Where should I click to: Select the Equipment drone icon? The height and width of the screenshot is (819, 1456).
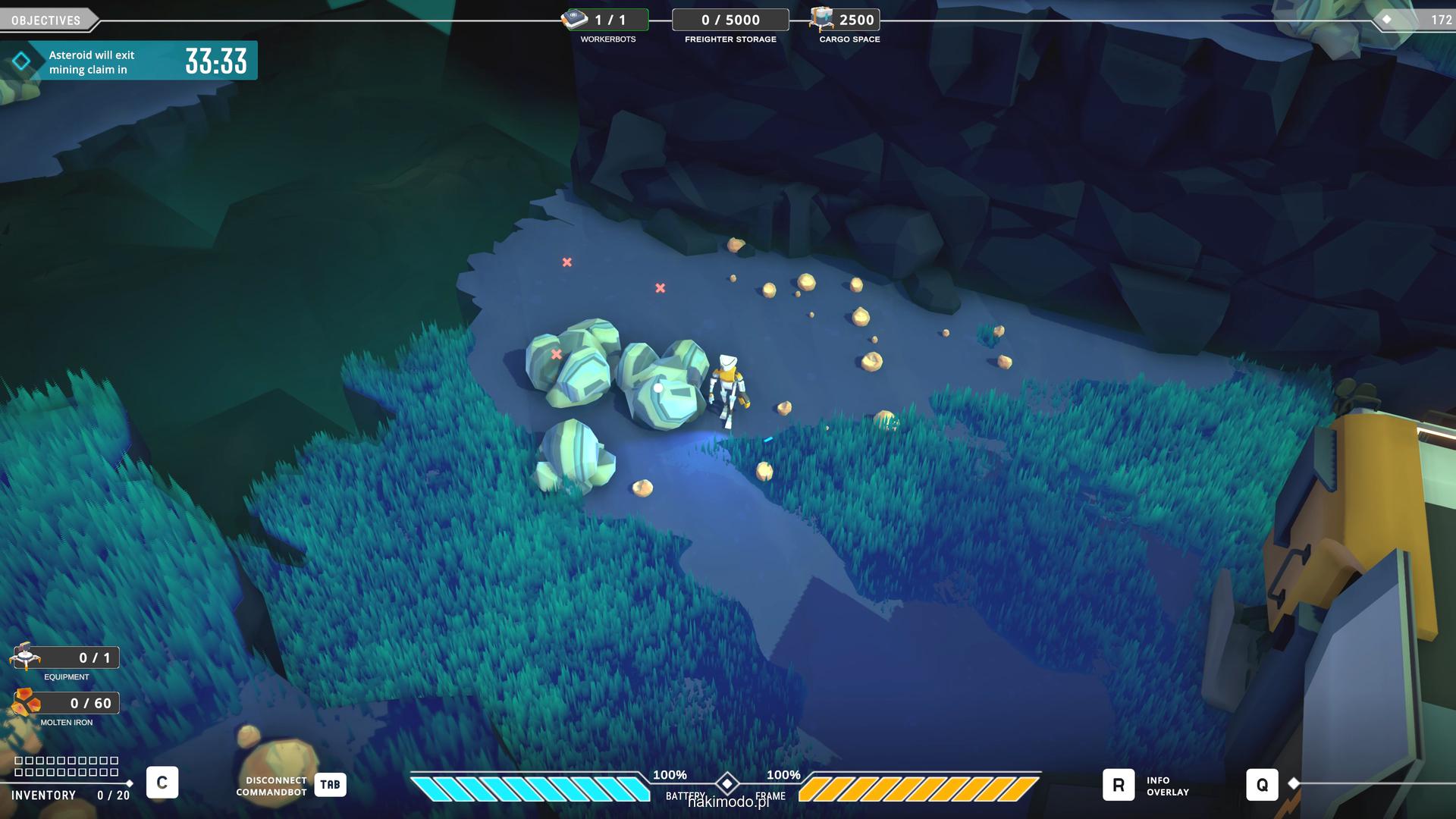point(26,657)
